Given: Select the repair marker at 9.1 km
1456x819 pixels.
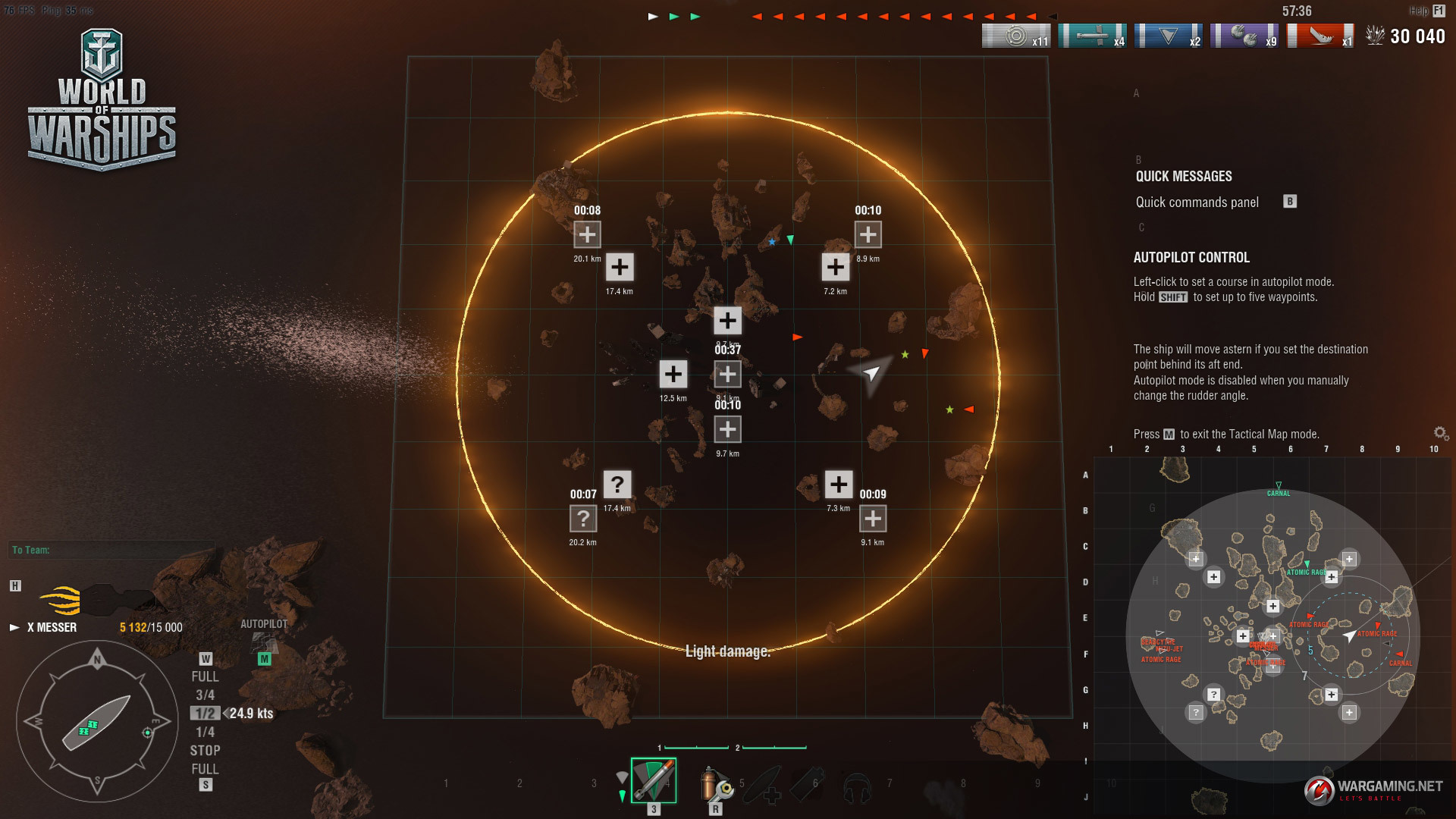Looking at the screenshot, I should (872, 518).
